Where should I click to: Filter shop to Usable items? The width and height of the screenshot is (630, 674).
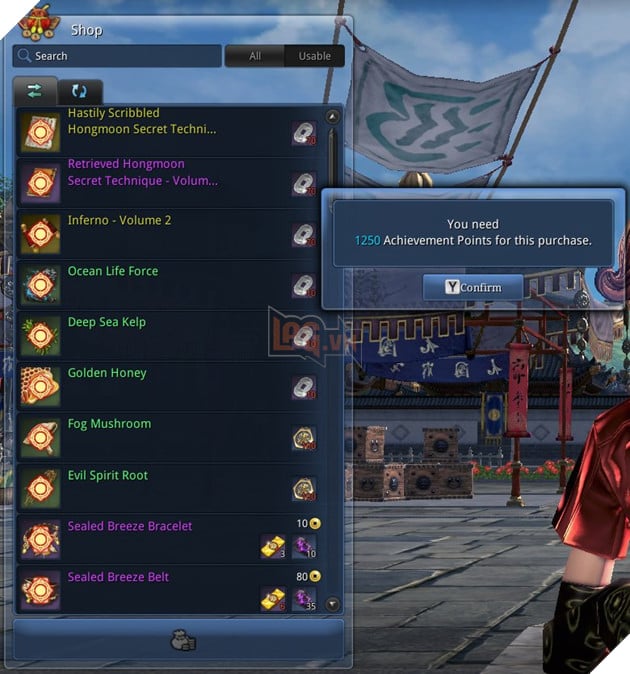click(x=314, y=56)
